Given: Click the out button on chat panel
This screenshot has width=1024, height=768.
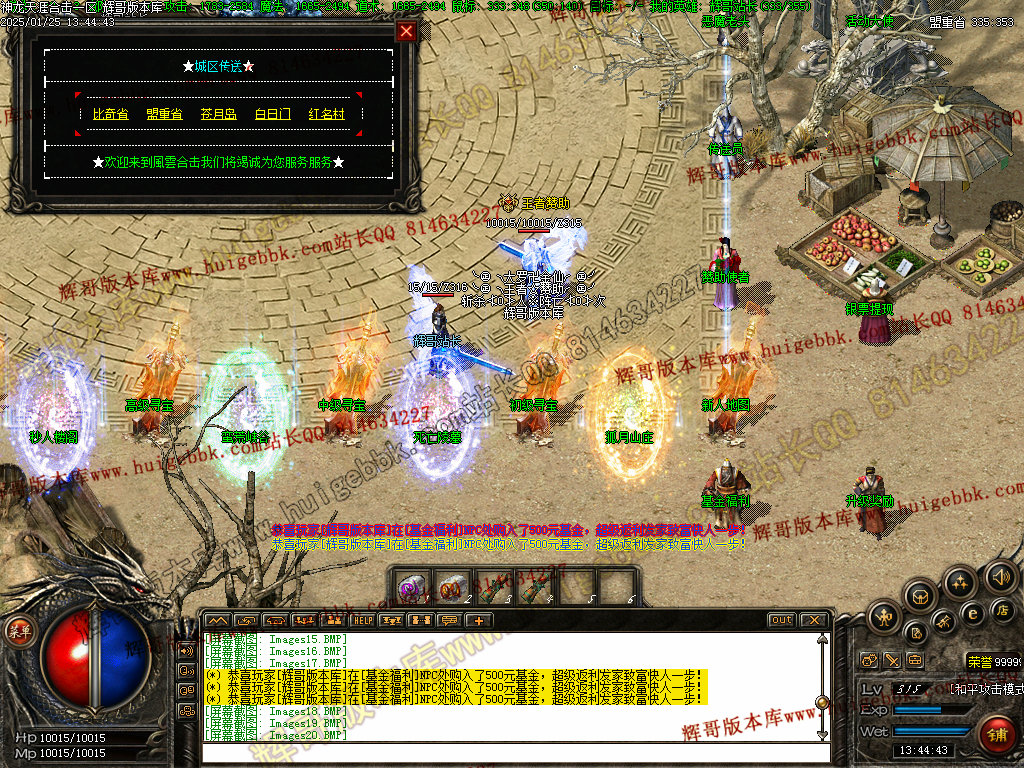Looking at the screenshot, I should tap(782, 620).
